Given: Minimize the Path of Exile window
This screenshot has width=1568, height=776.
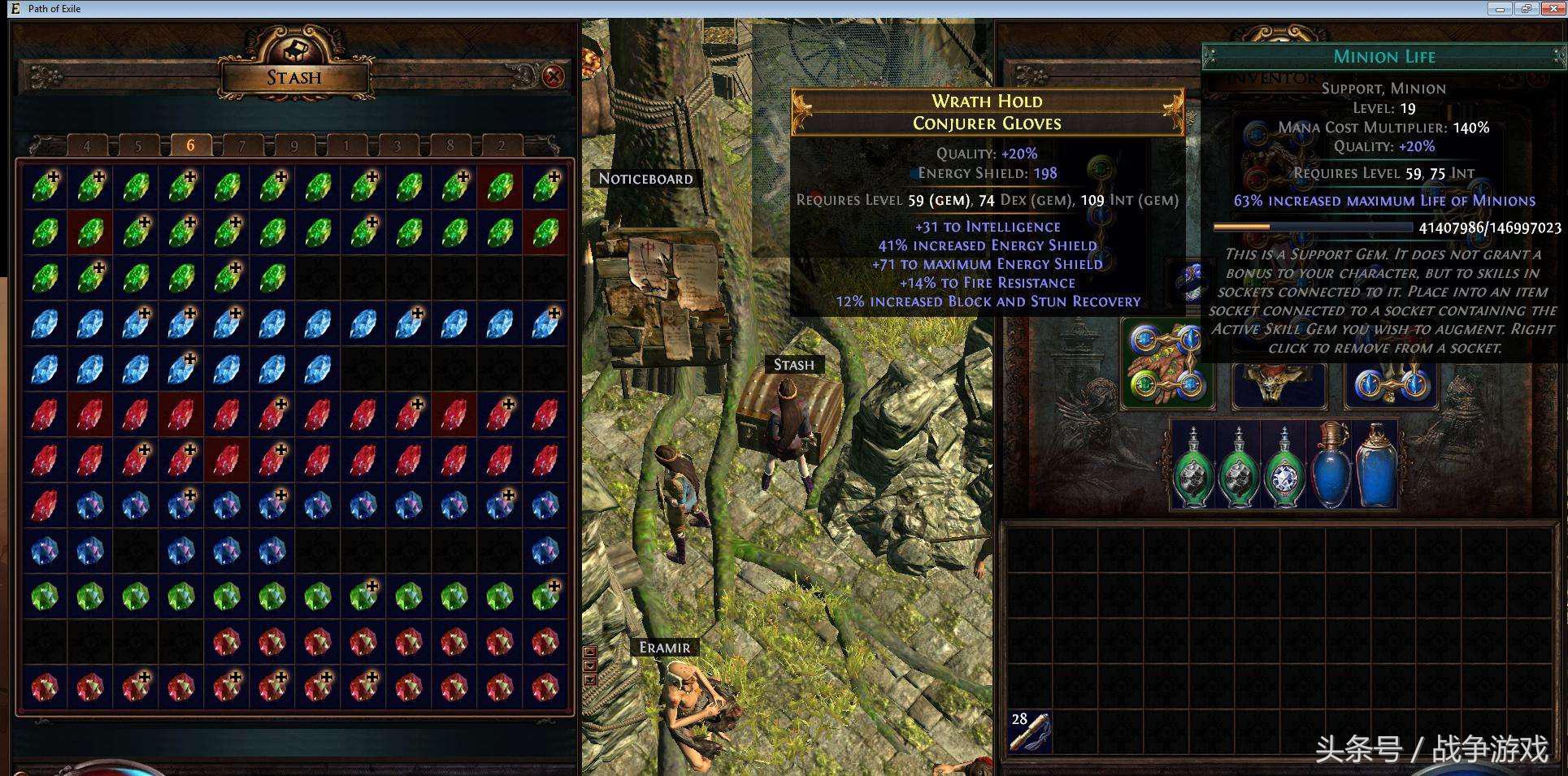Looking at the screenshot, I should pos(1500,9).
